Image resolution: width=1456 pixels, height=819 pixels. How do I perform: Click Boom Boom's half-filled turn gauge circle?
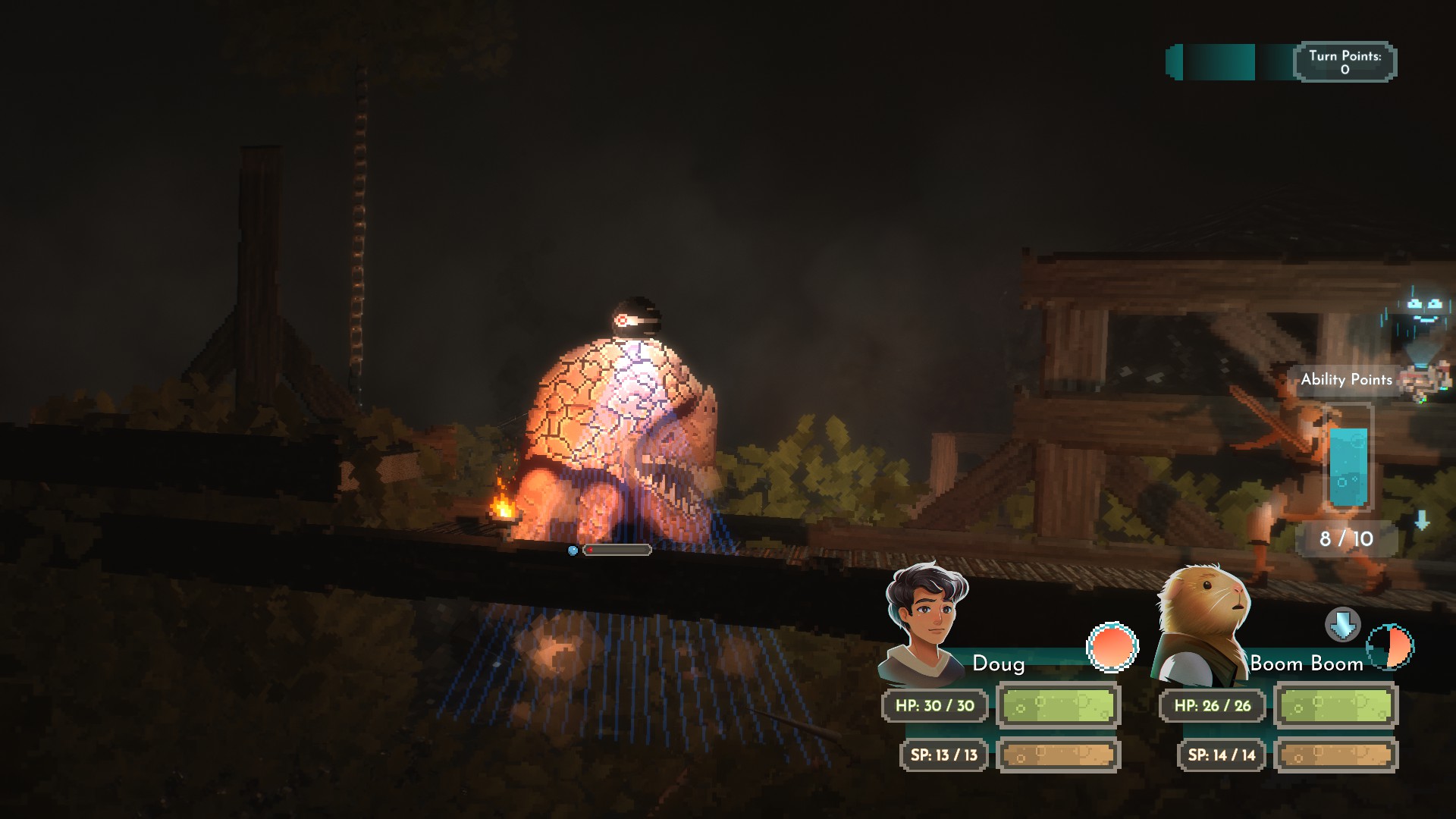pyautogui.click(x=1391, y=648)
